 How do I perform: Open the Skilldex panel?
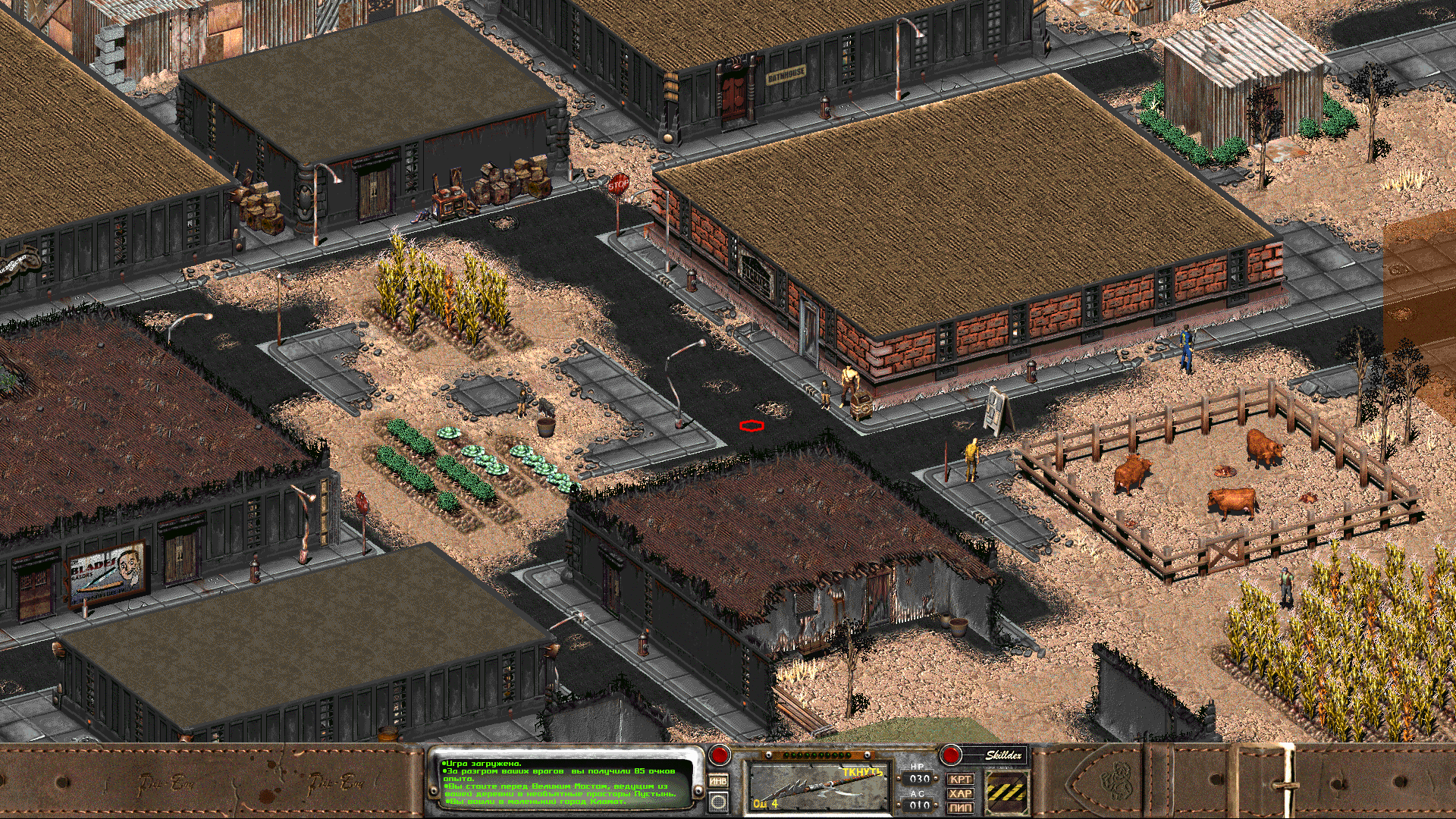click(1003, 755)
